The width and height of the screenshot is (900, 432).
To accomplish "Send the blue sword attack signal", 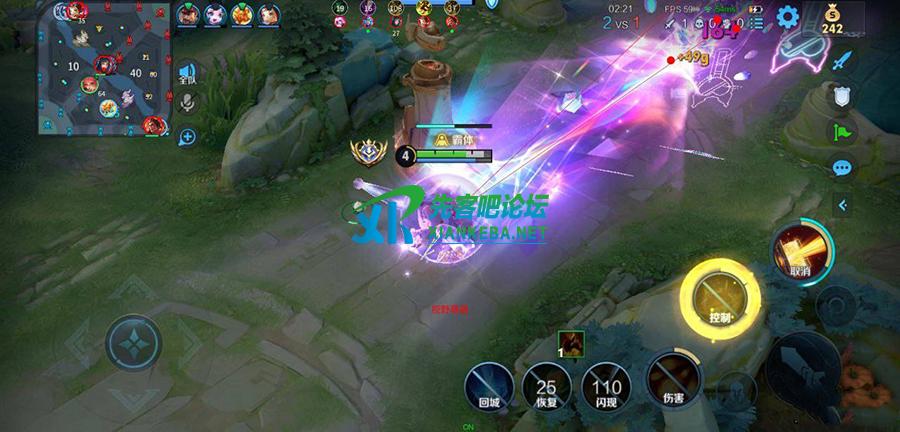I will click(x=843, y=62).
